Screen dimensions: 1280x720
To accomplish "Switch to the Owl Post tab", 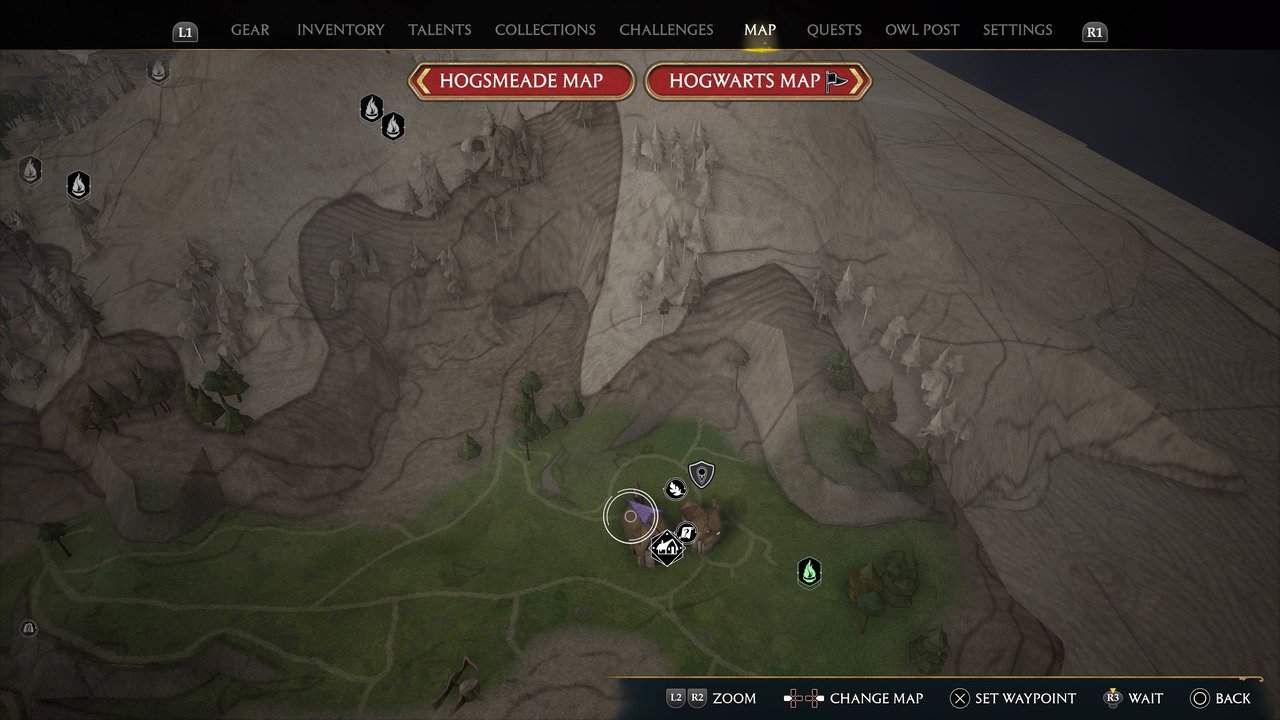I will click(x=922, y=30).
